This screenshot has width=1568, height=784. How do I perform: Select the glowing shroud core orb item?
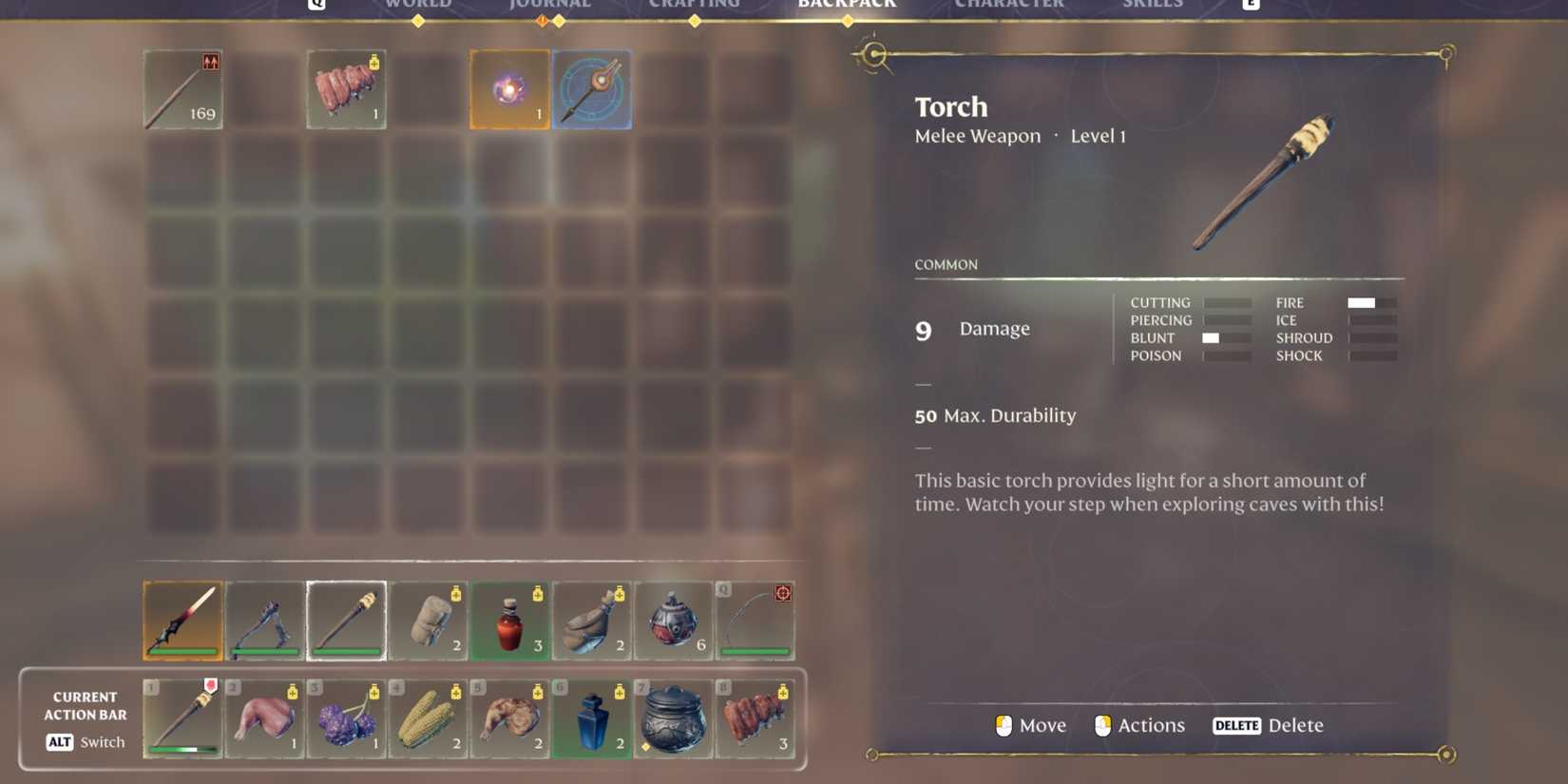(509, 88)
